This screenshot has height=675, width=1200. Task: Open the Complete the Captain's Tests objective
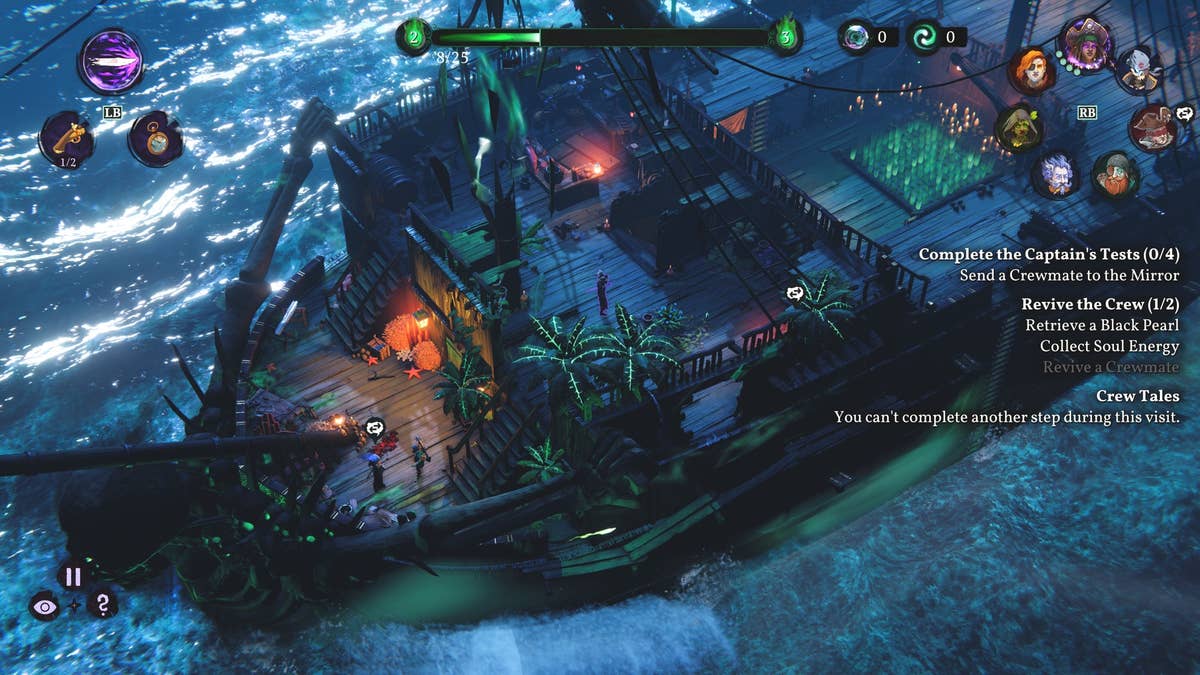(1048, 254)
